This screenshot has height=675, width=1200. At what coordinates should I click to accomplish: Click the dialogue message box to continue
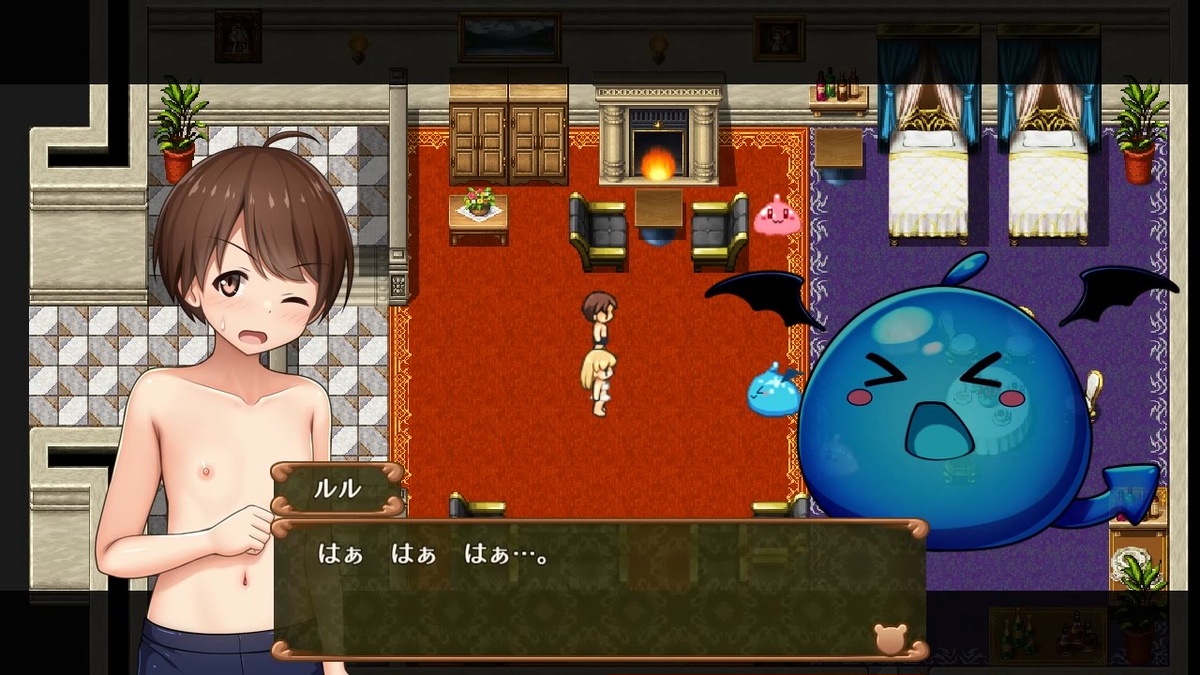point(600,590)
